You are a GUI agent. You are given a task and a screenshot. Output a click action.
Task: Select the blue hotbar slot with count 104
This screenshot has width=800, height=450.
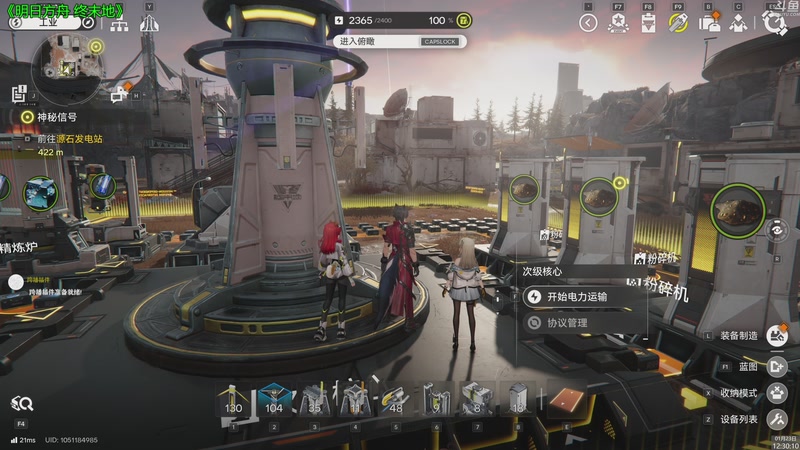click(x=273, y=400)
